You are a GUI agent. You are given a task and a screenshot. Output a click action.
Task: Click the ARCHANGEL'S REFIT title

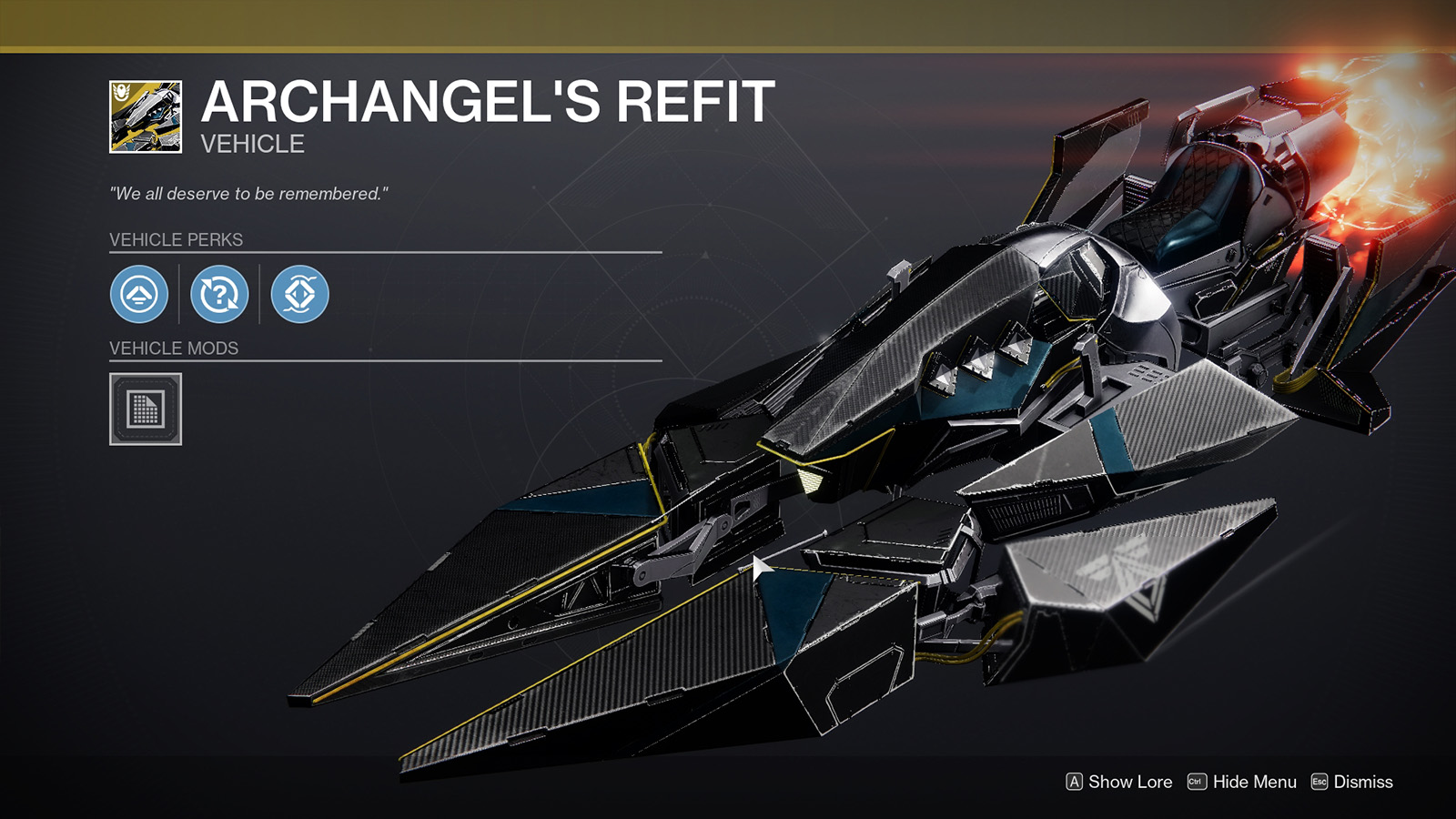point(484,103)
